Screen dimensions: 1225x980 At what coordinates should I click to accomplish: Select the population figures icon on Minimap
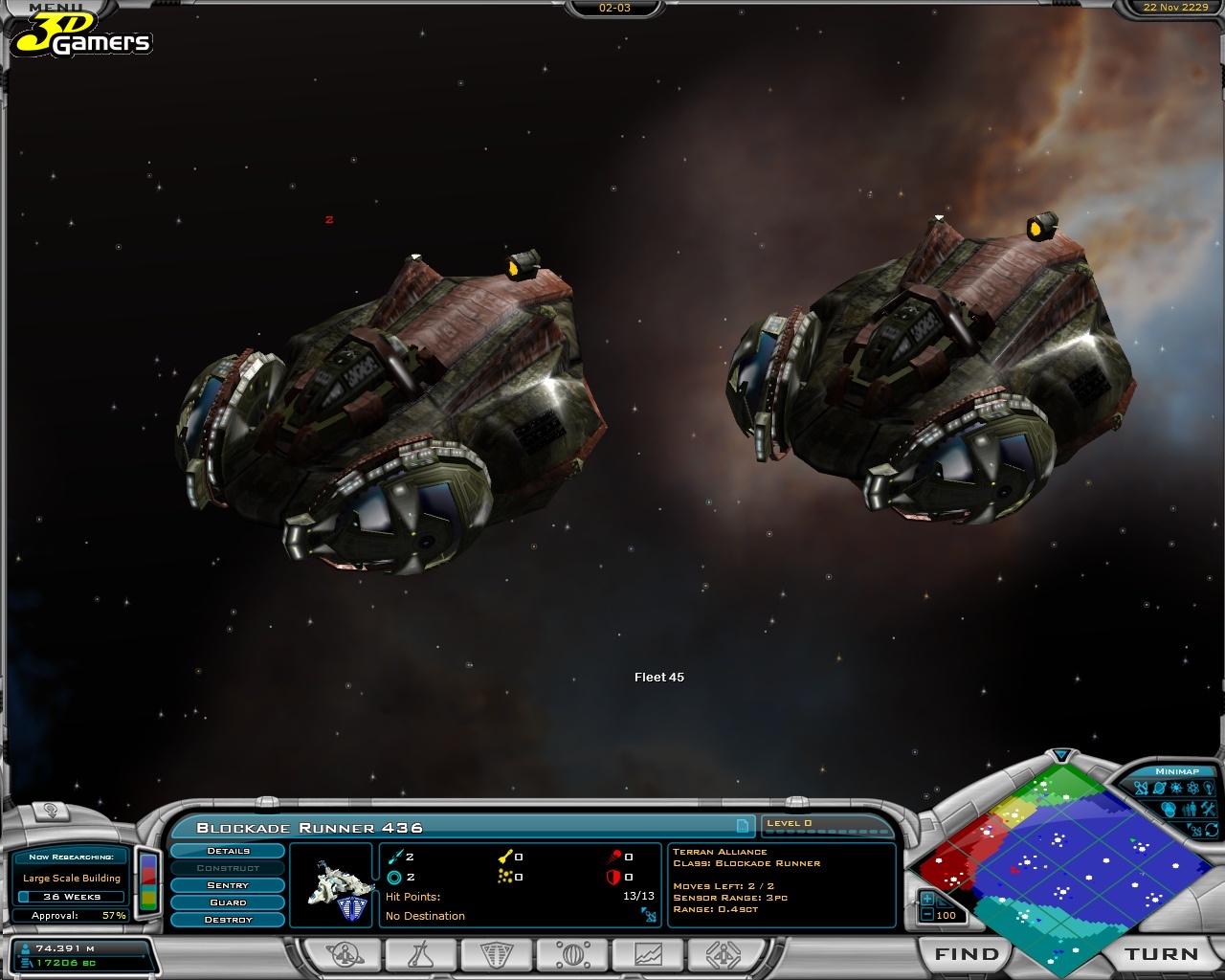[x=1190, y=808]
